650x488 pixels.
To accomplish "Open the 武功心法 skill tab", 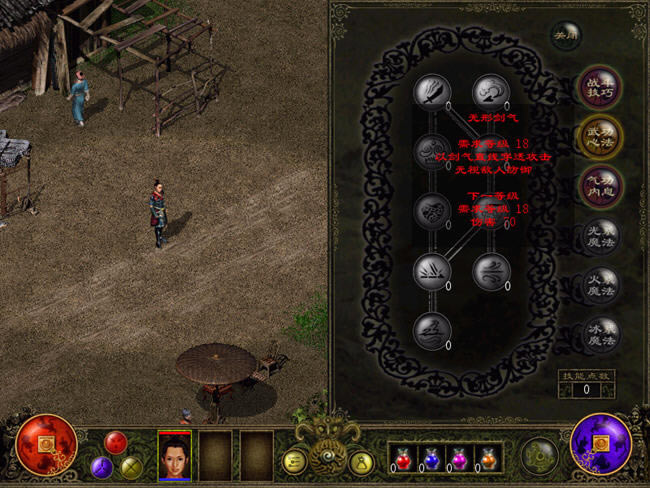I will point(601,137).
